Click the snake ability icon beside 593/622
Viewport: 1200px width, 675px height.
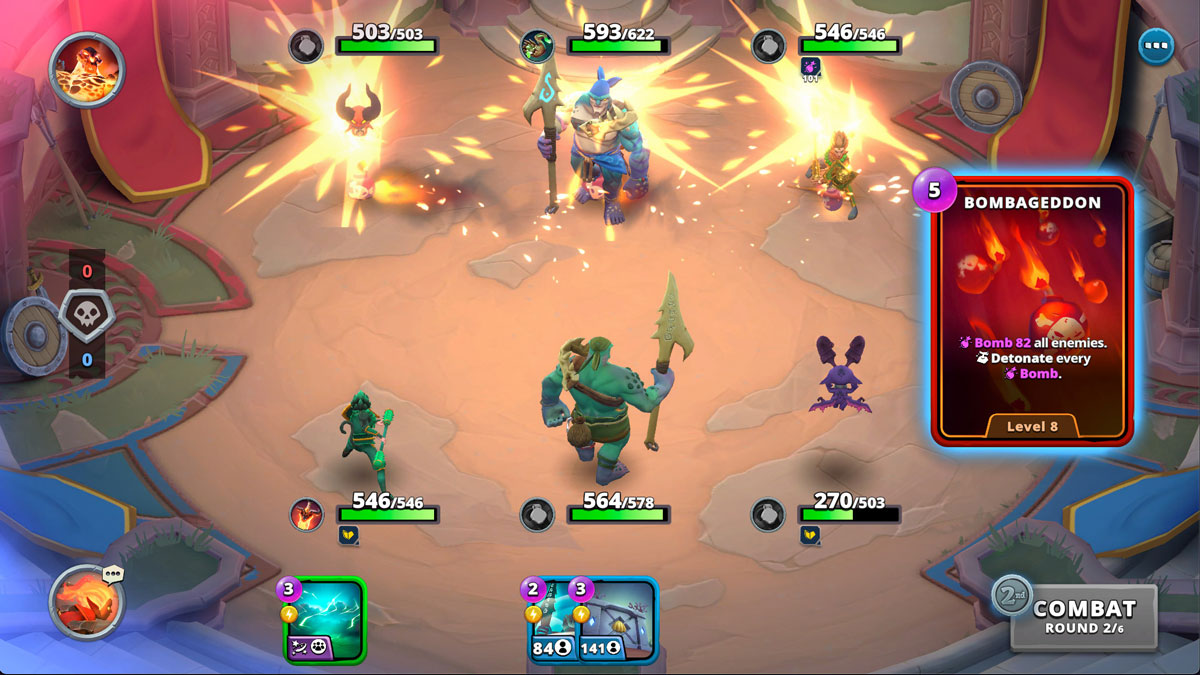pos(538,46)
